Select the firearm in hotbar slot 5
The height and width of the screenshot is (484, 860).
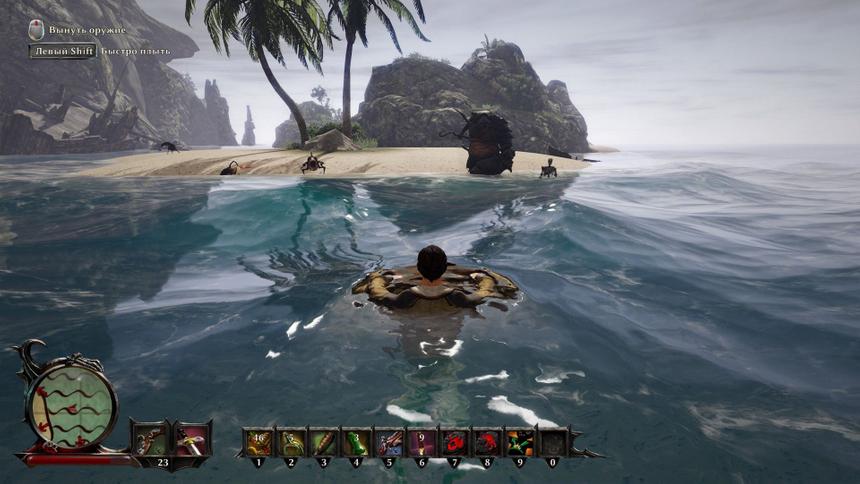coord(389,442)
